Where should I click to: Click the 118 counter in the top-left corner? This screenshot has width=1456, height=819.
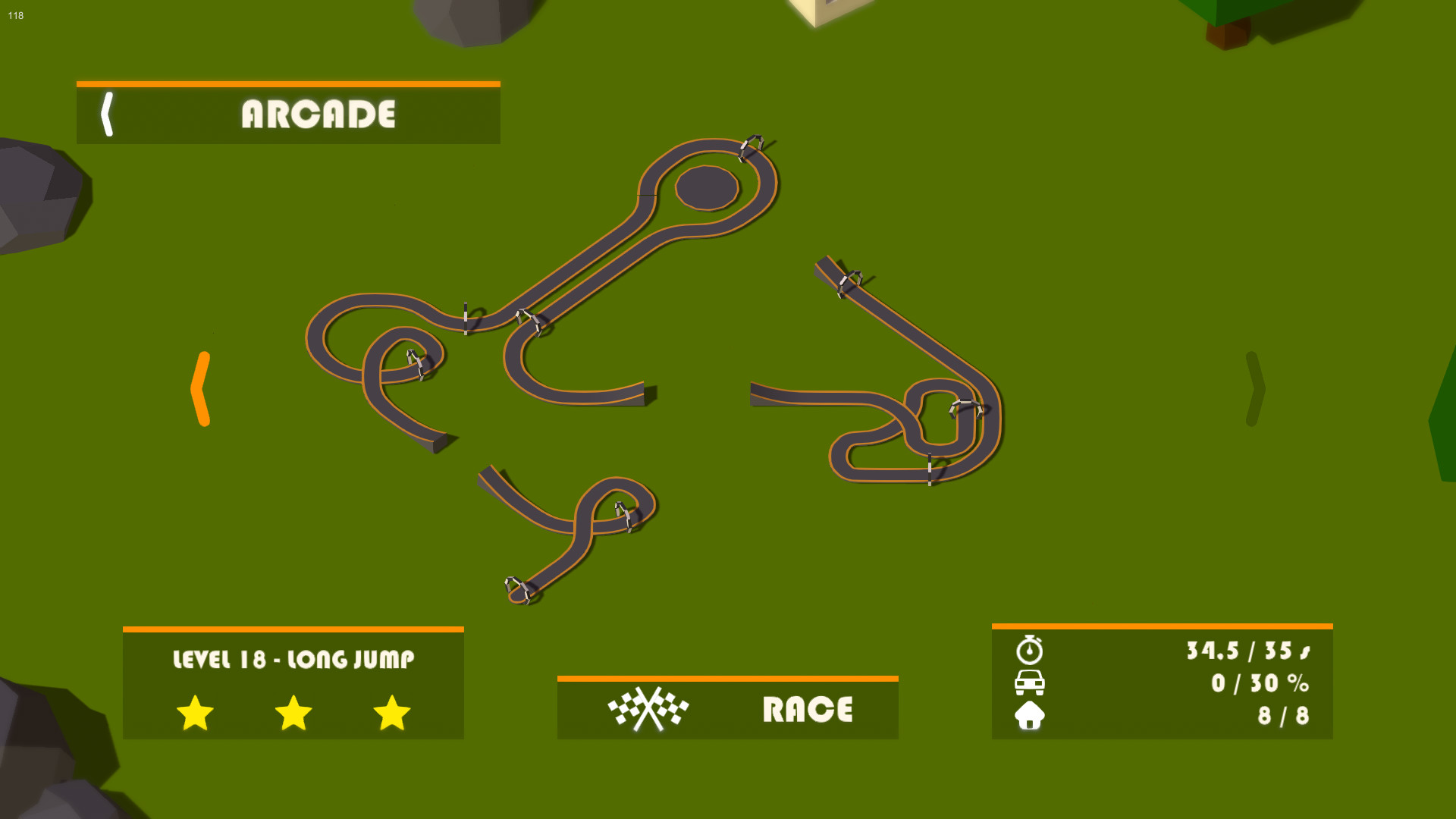[15, 15]
